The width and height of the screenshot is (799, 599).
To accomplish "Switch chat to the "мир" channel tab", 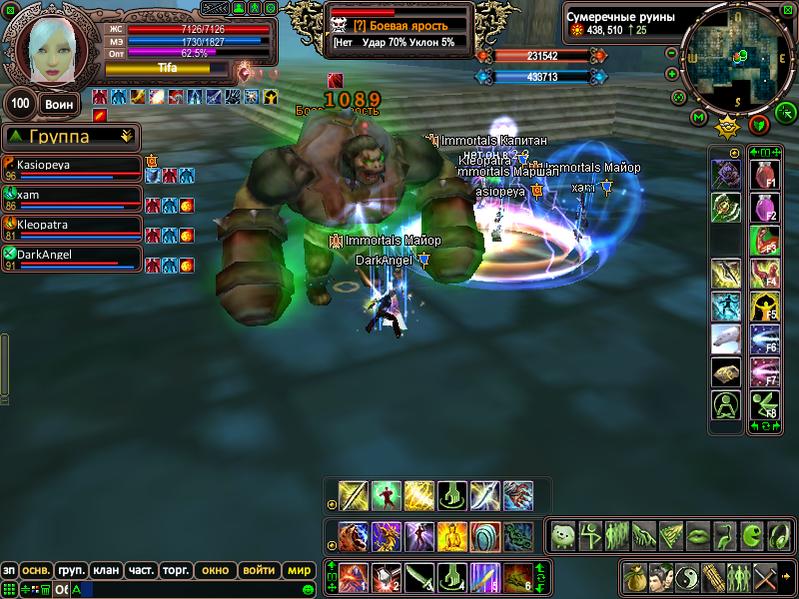I will pyautogui.click(x=300, y=570).
